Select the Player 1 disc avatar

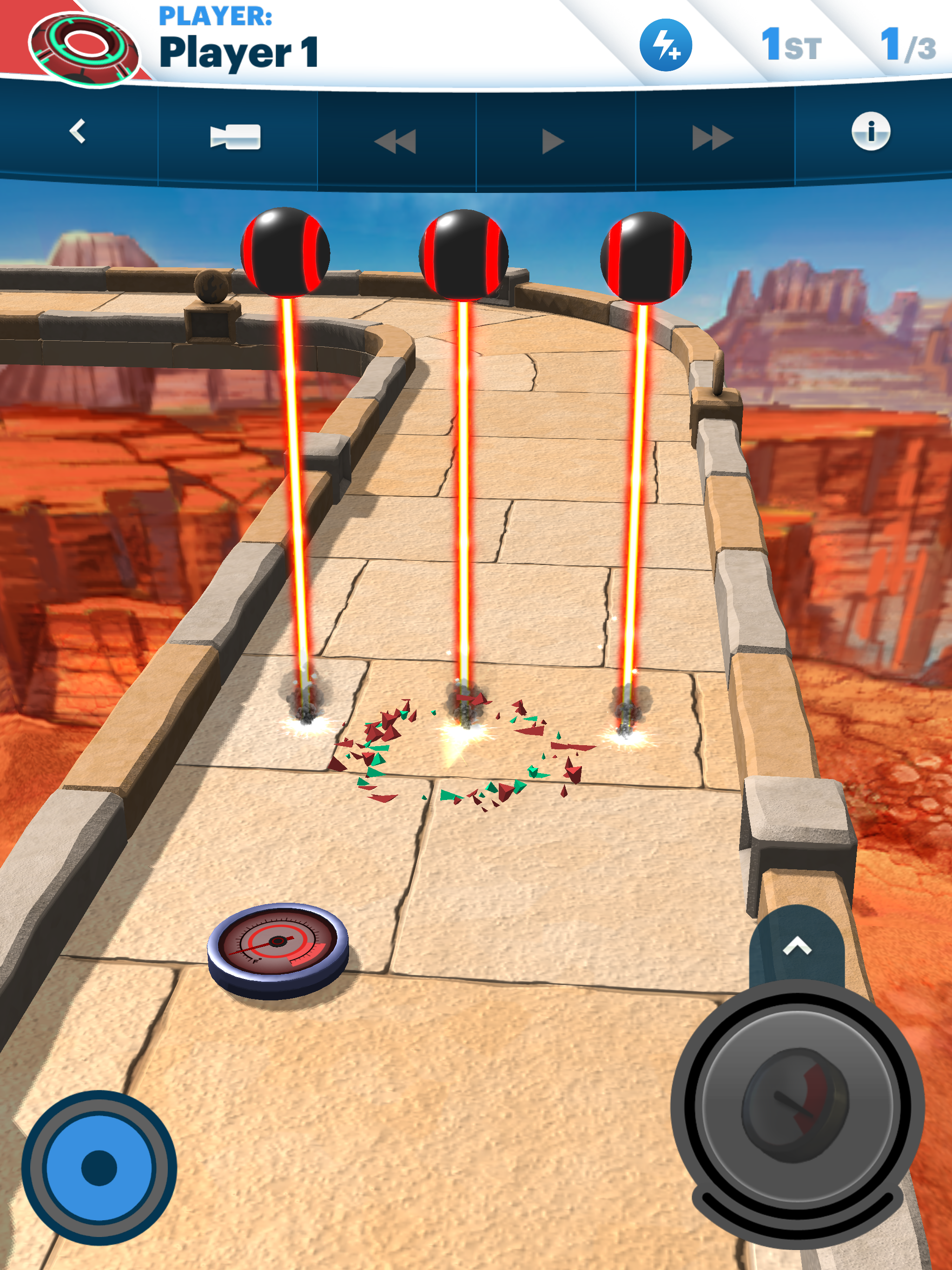[x=83, y=49]
